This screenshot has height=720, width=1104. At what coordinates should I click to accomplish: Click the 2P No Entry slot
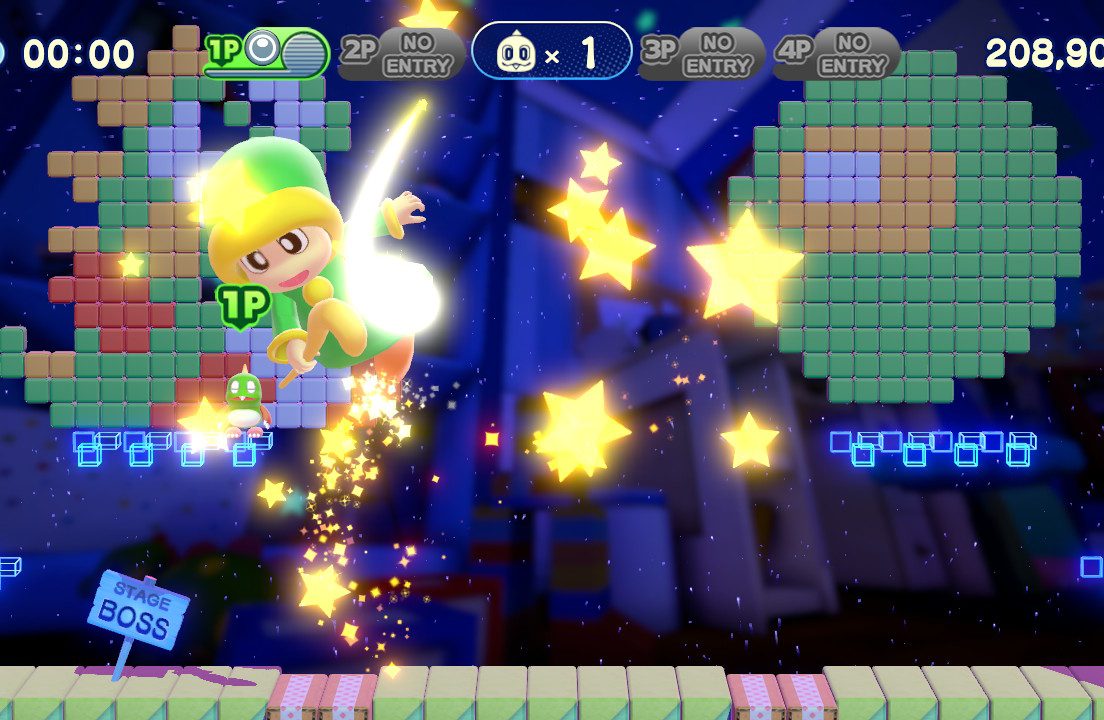401,53
